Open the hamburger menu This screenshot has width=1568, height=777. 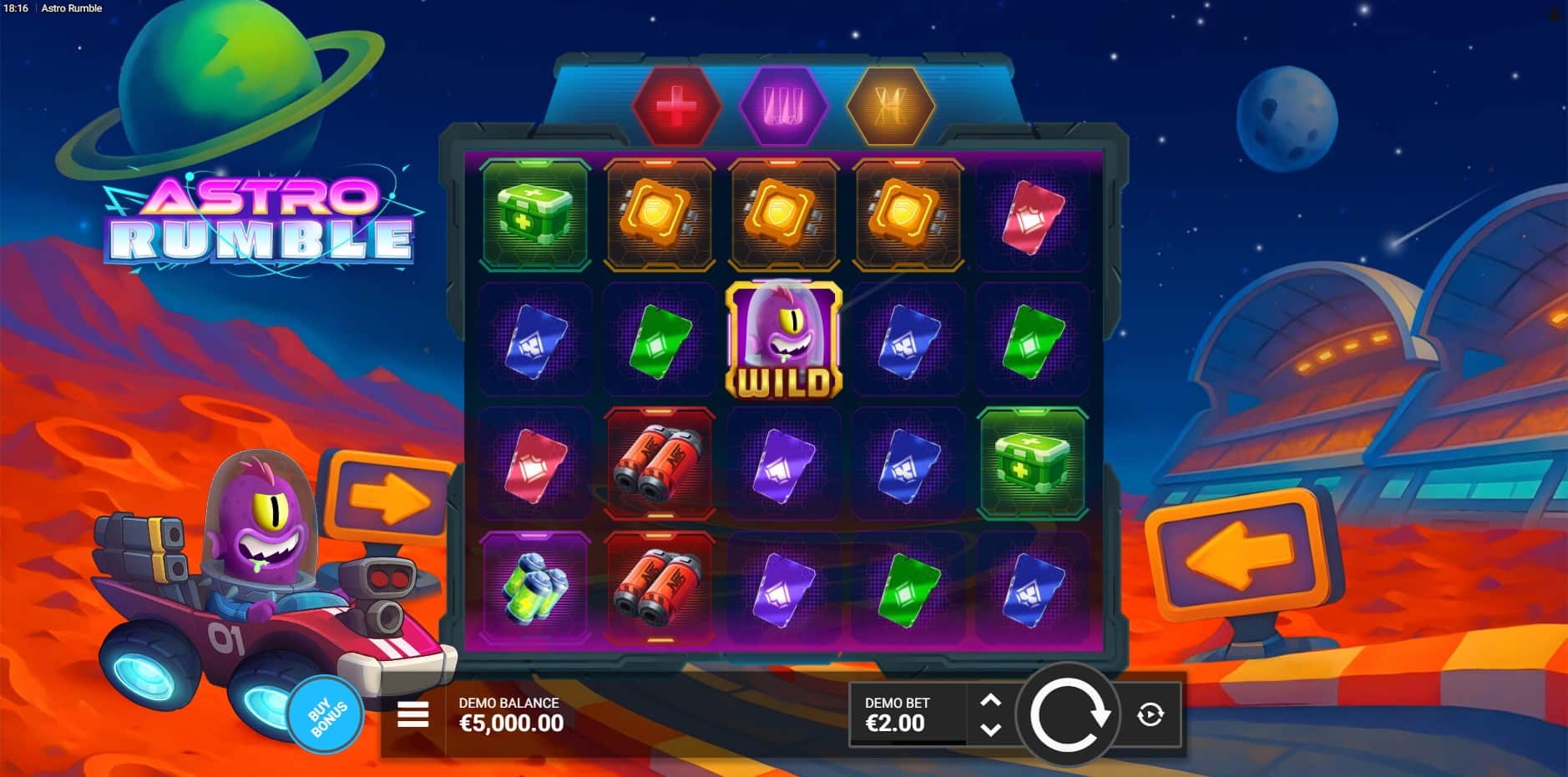(x=413, y=714)
